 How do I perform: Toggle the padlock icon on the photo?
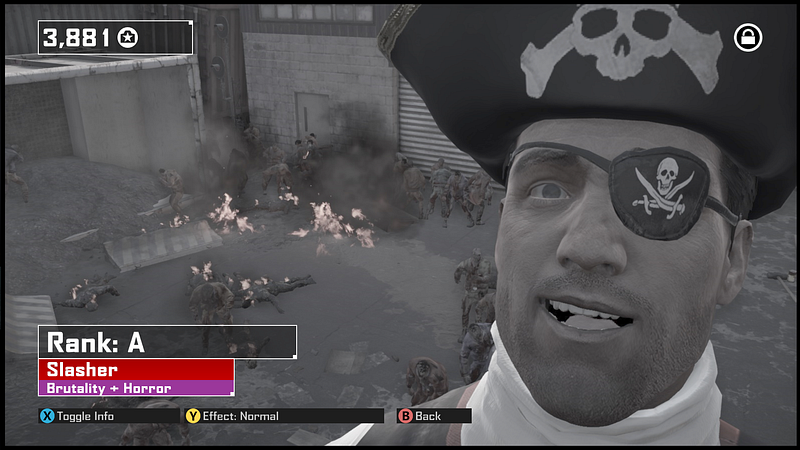[x=747, y=38]
